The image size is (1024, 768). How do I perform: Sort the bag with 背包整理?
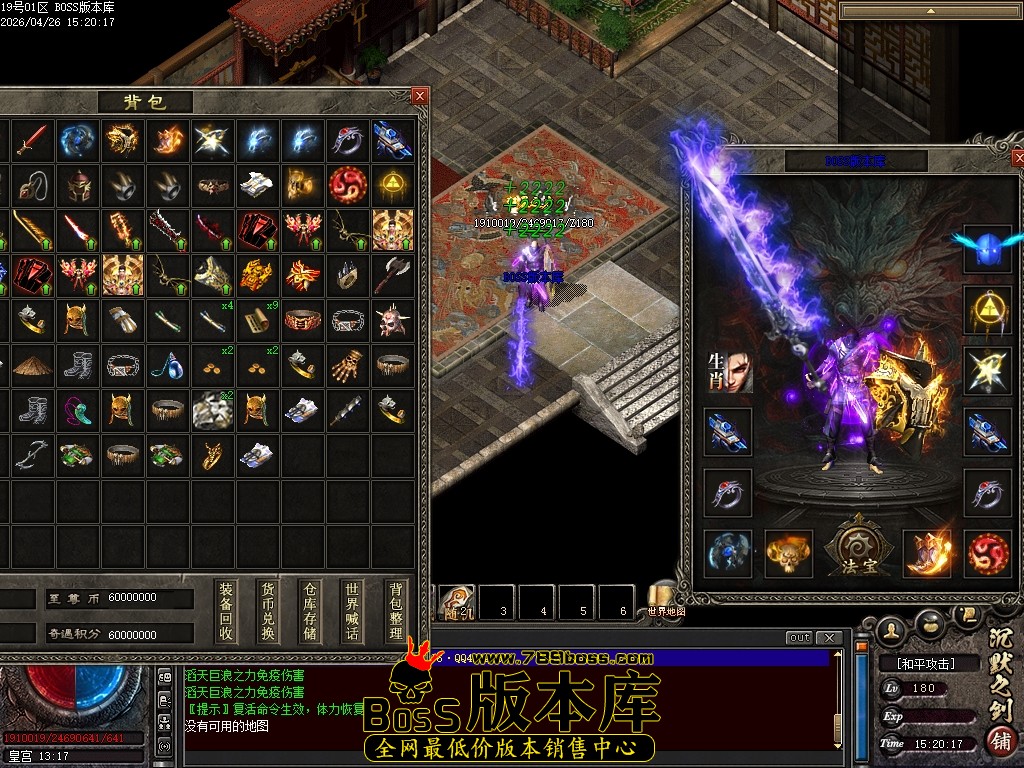click(396, 611)
